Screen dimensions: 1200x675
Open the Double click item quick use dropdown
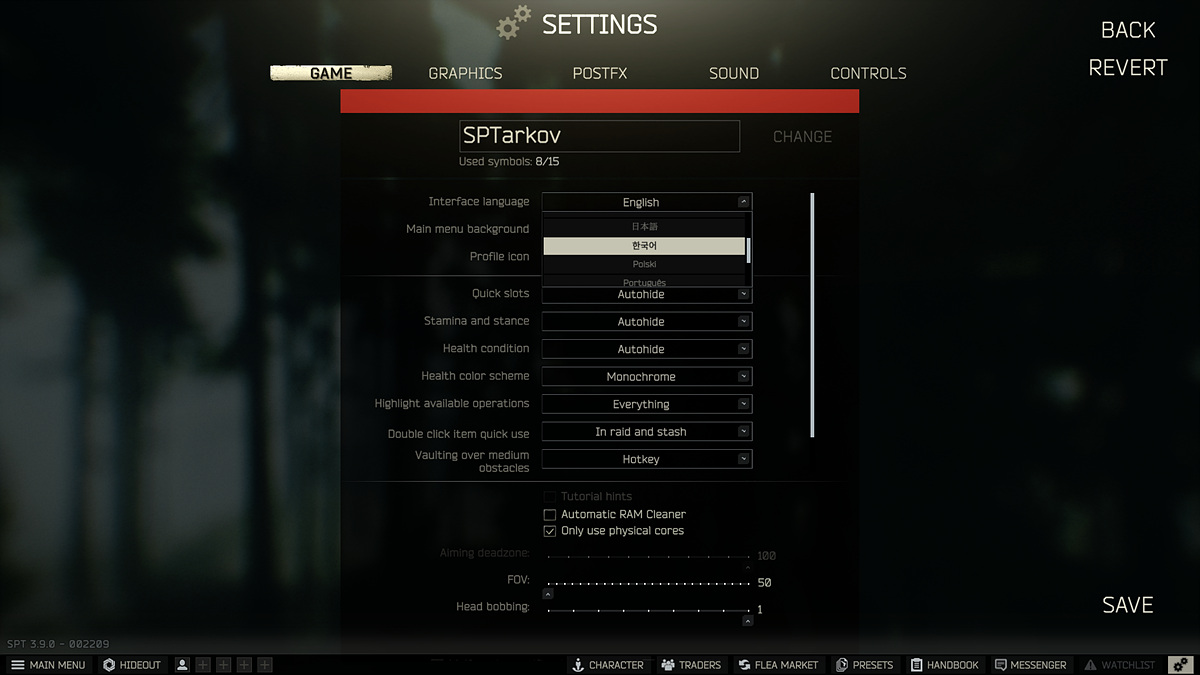tap(646, 432)
